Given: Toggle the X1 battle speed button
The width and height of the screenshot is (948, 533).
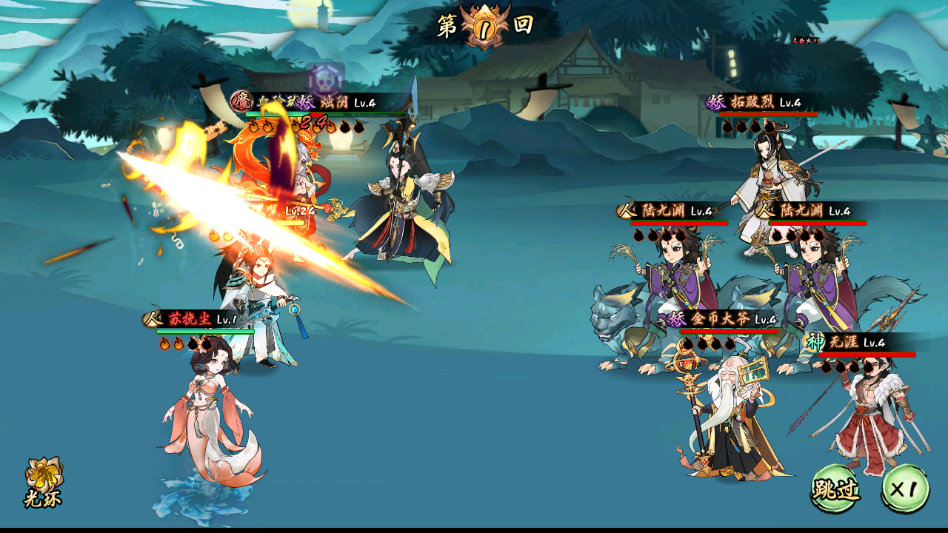Looking at the screenshot, I should [904, 489].
